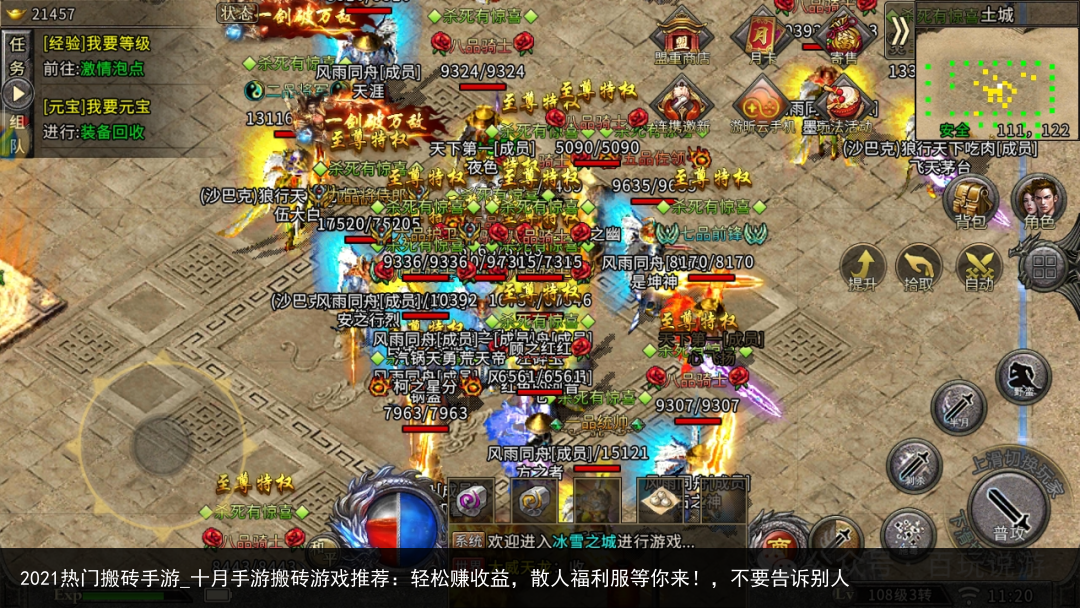Viewport: 1080px width, 608px height.
Task: Select the 我要等级 experience quest entry
Action: (x=96, y=43)
